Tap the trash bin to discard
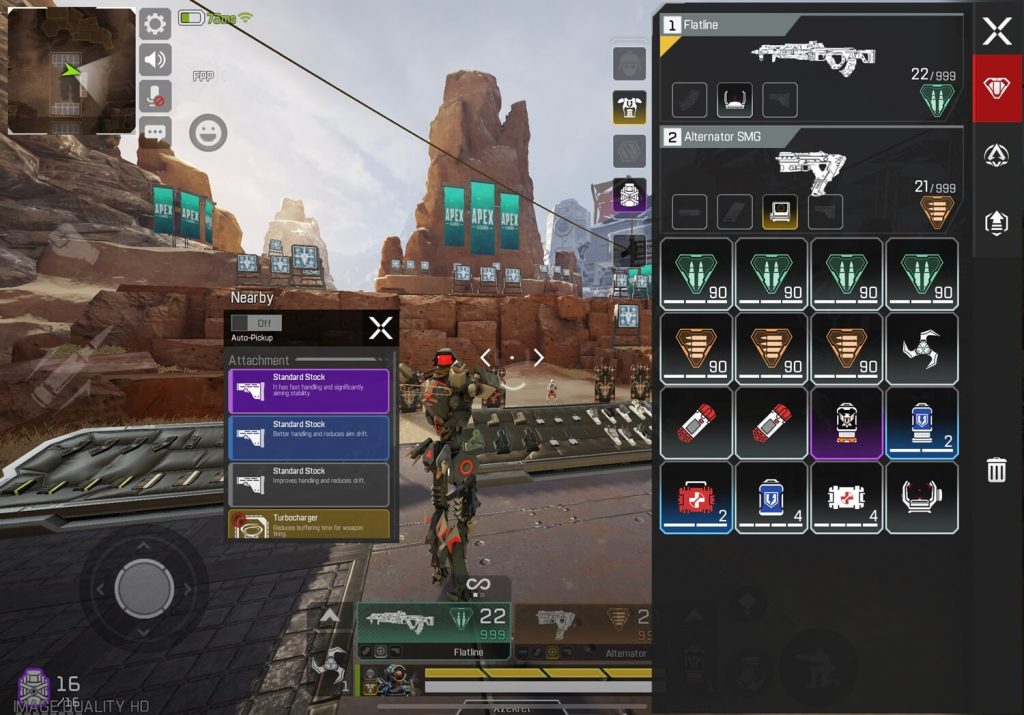The height and width of the screenshot is (715, 1024). pos(996,469)
